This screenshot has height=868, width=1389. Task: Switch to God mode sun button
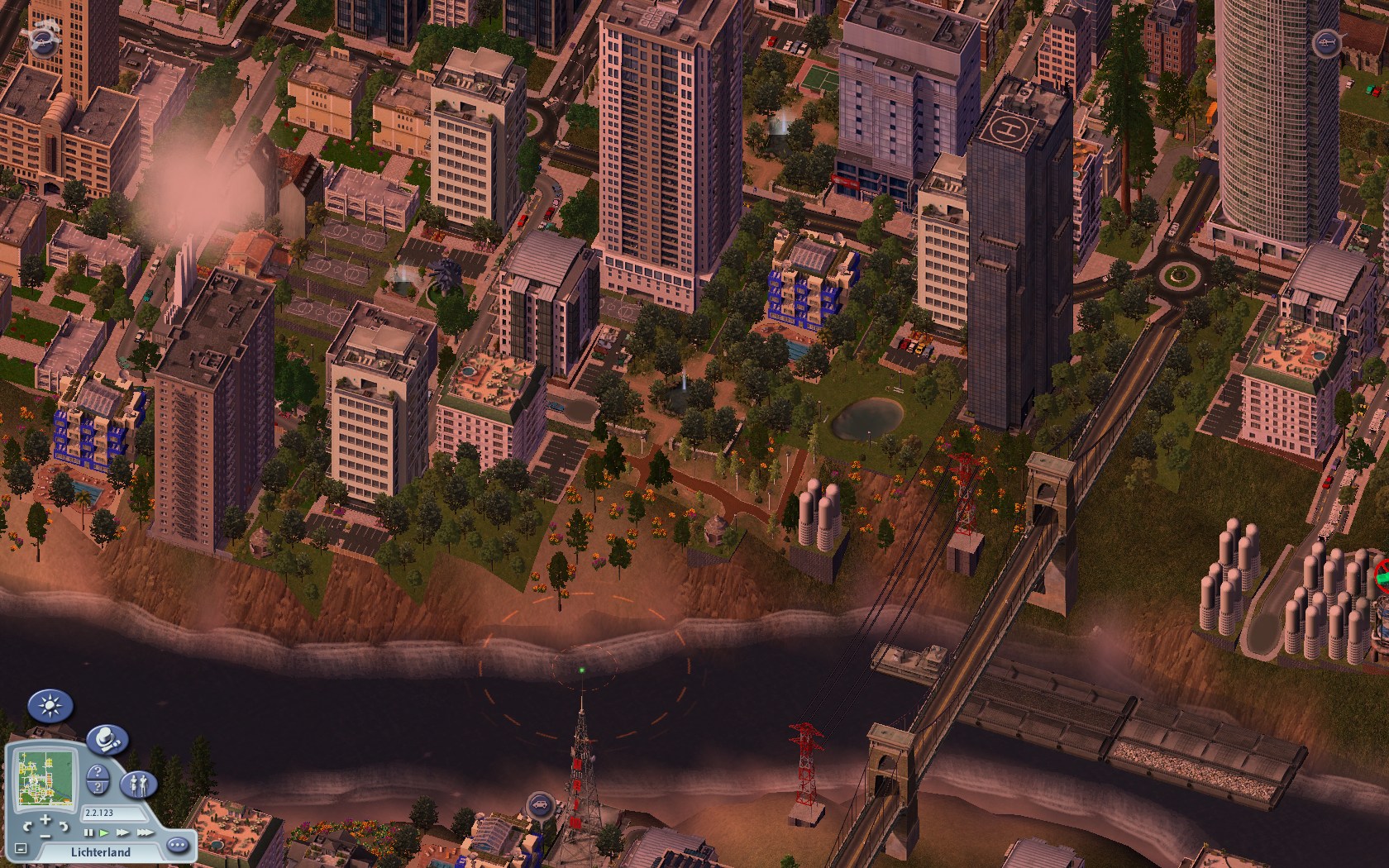50,707
